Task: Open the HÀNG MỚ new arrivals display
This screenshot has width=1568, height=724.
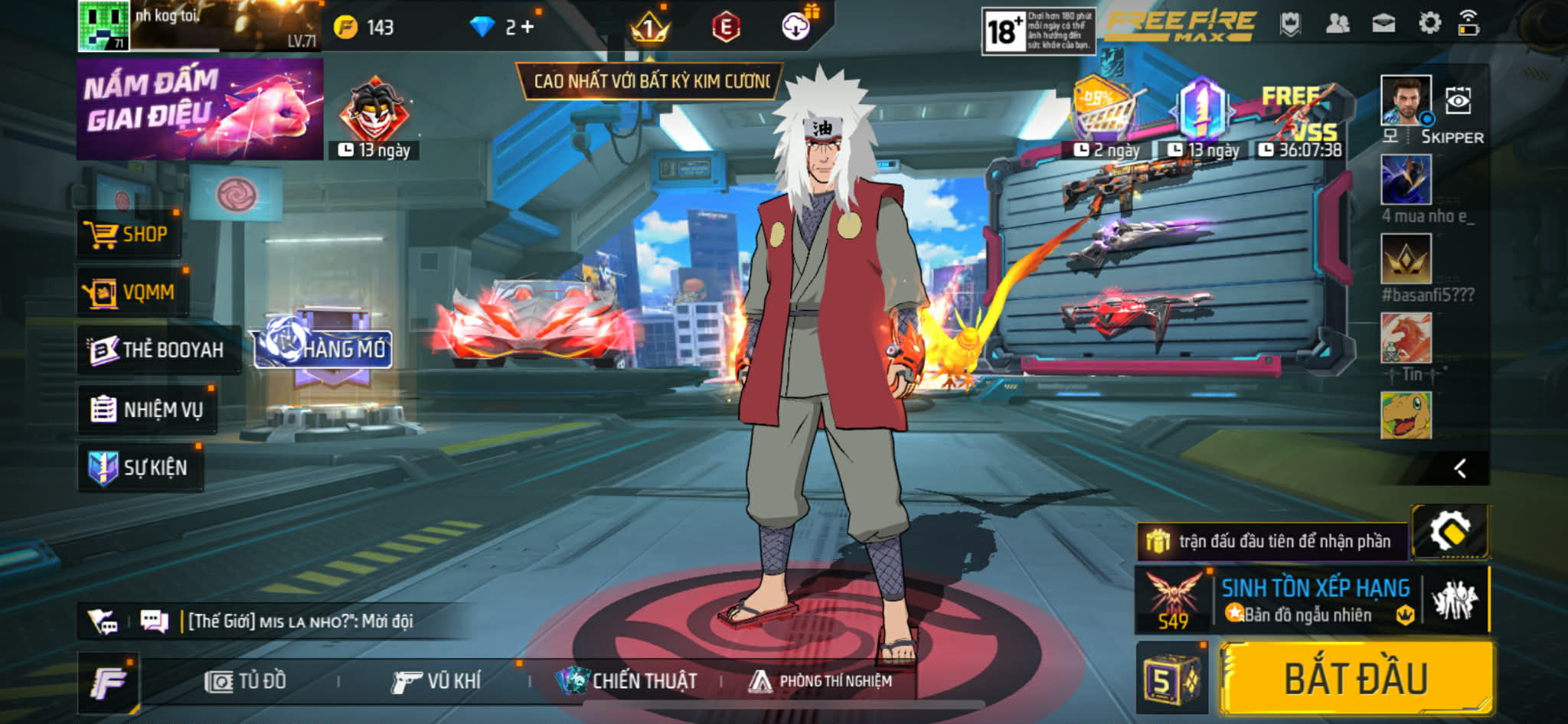Action: 325,349
